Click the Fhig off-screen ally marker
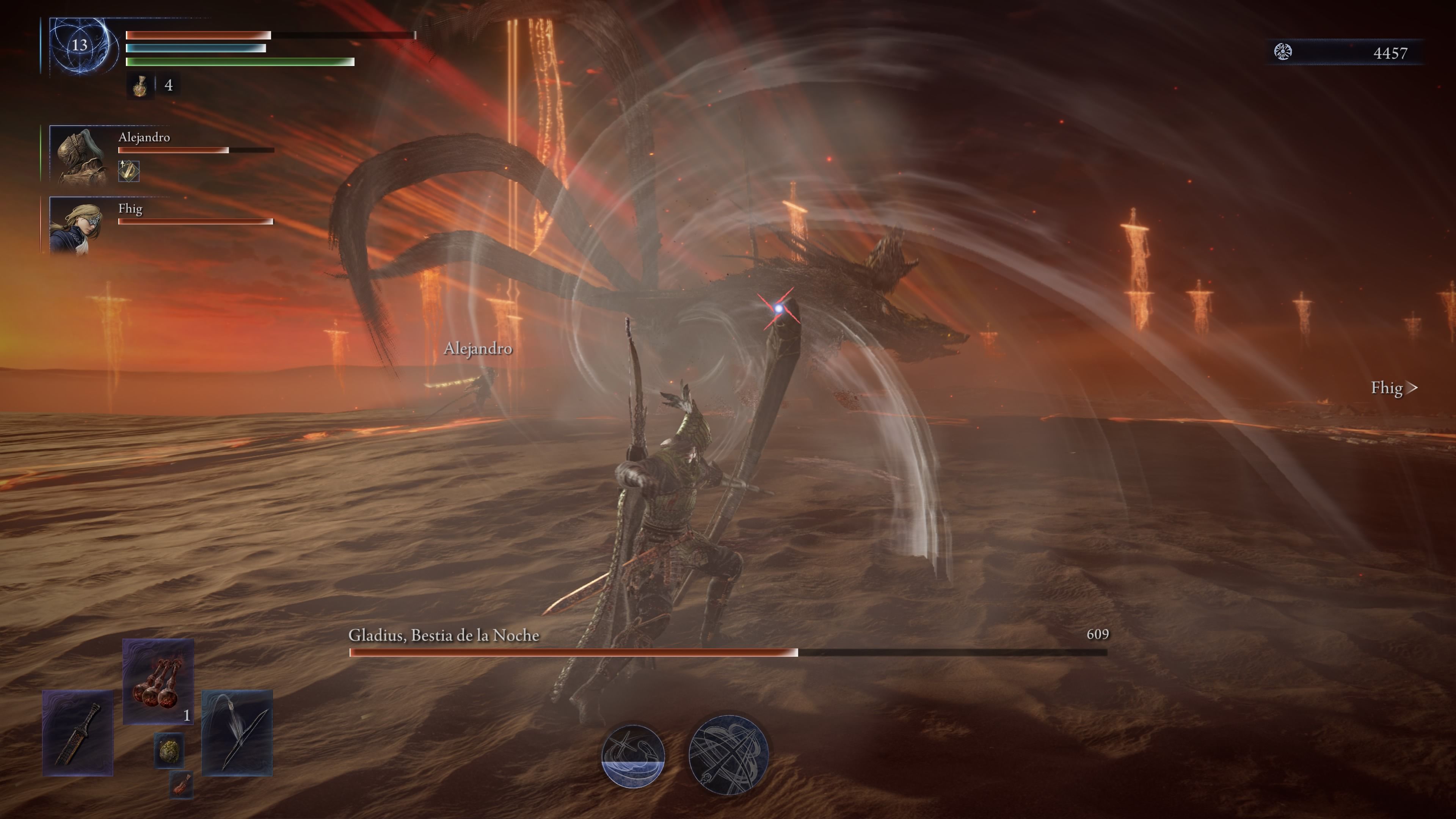The image size is (1456, 819). (x=1393, y=388)
